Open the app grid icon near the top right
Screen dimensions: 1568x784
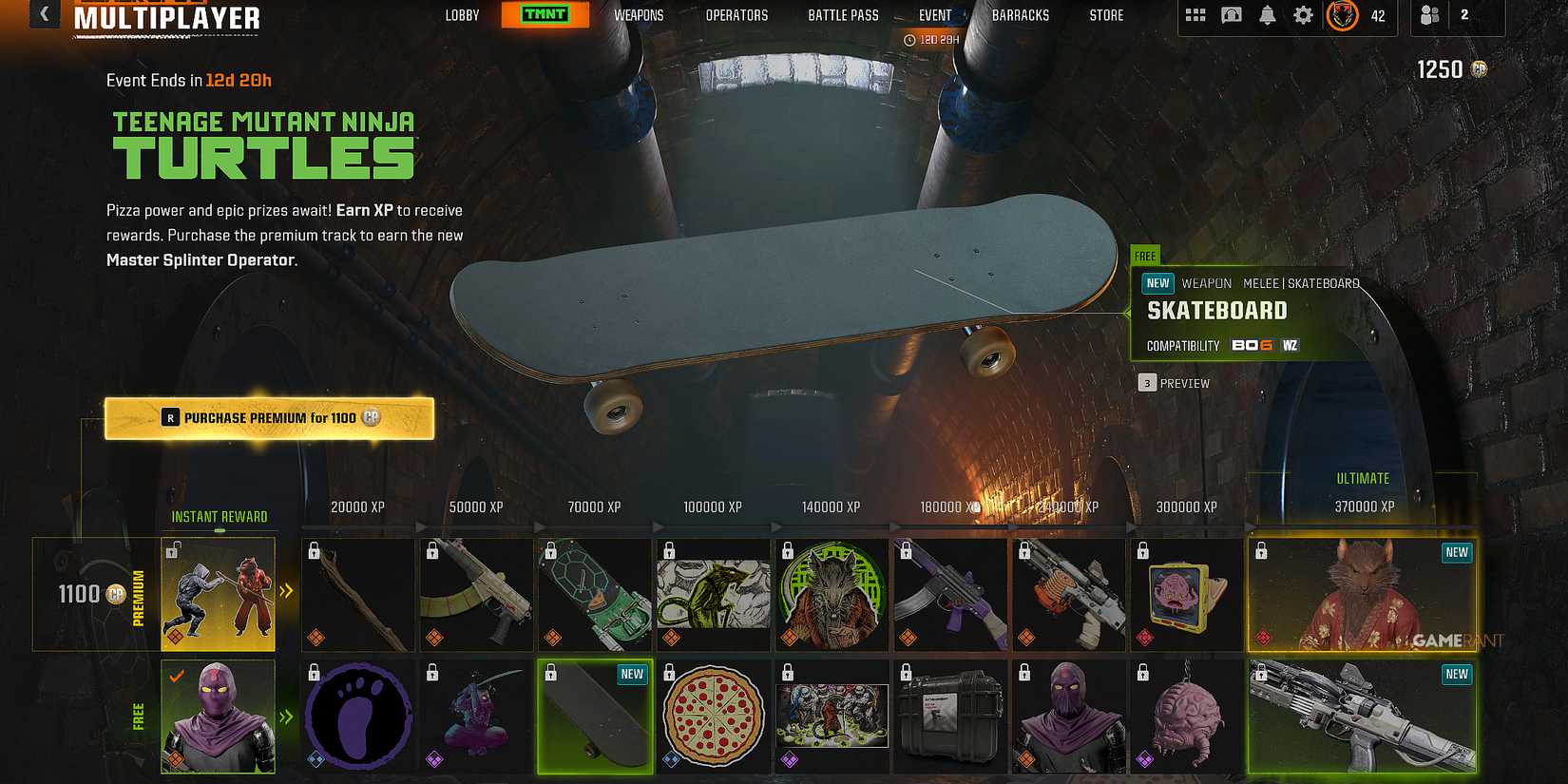point(1195,15)
